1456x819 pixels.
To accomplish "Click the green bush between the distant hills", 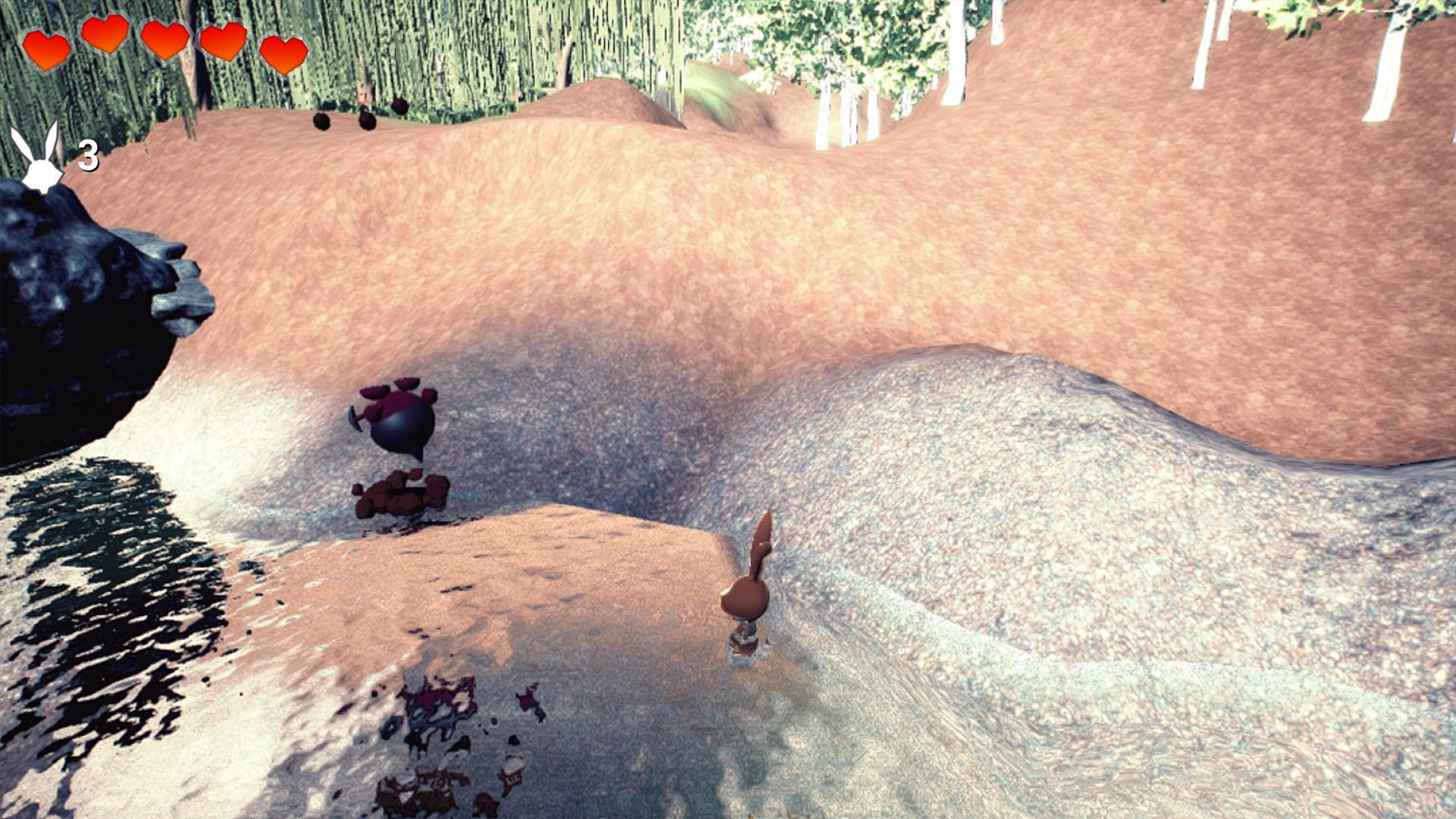I will pyautogui.click(x=713, y=83).
